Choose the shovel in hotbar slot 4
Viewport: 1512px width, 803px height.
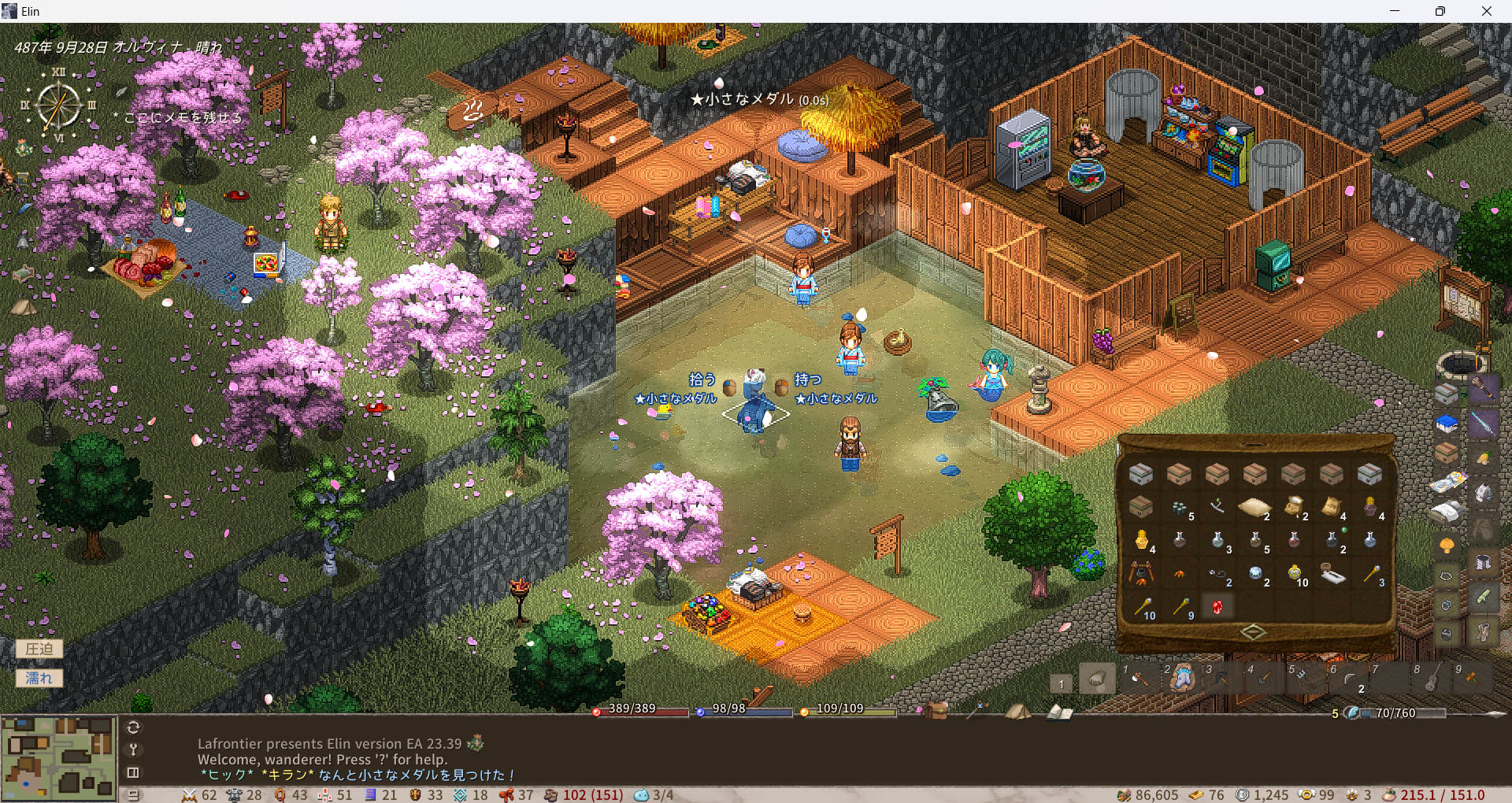point(1263,678)
